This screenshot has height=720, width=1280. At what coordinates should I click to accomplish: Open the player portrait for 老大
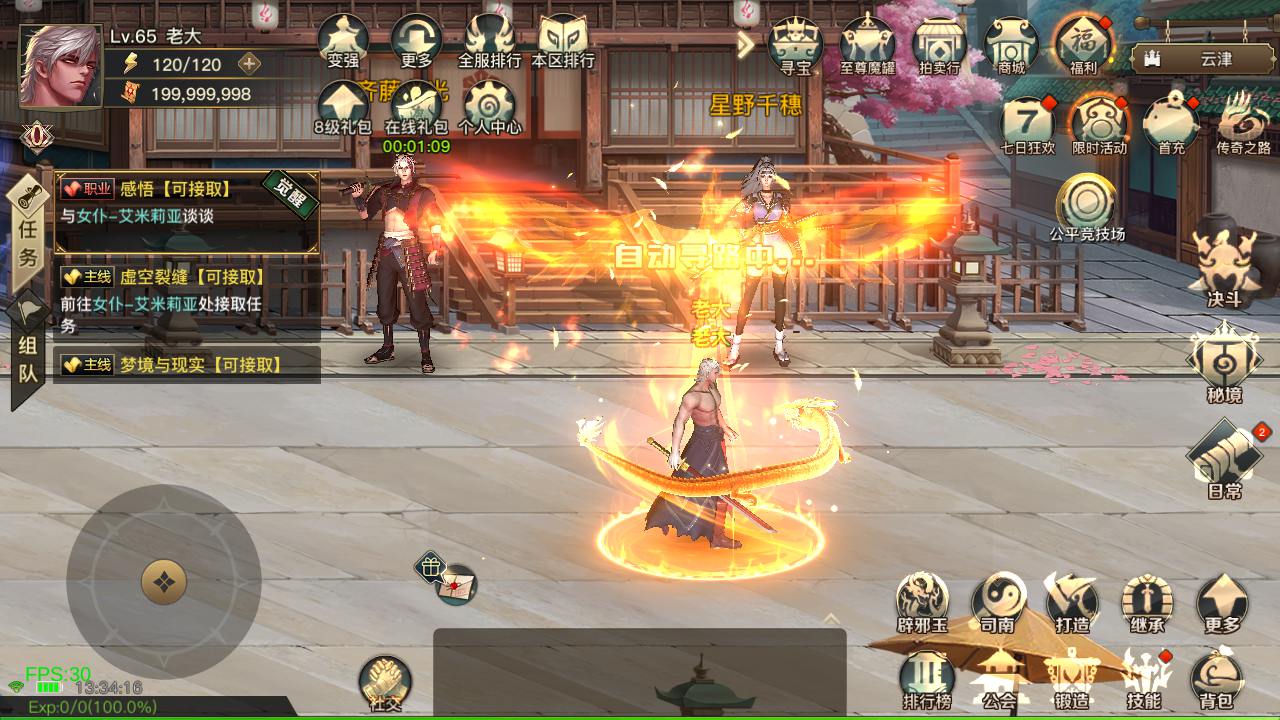[60, 66]
